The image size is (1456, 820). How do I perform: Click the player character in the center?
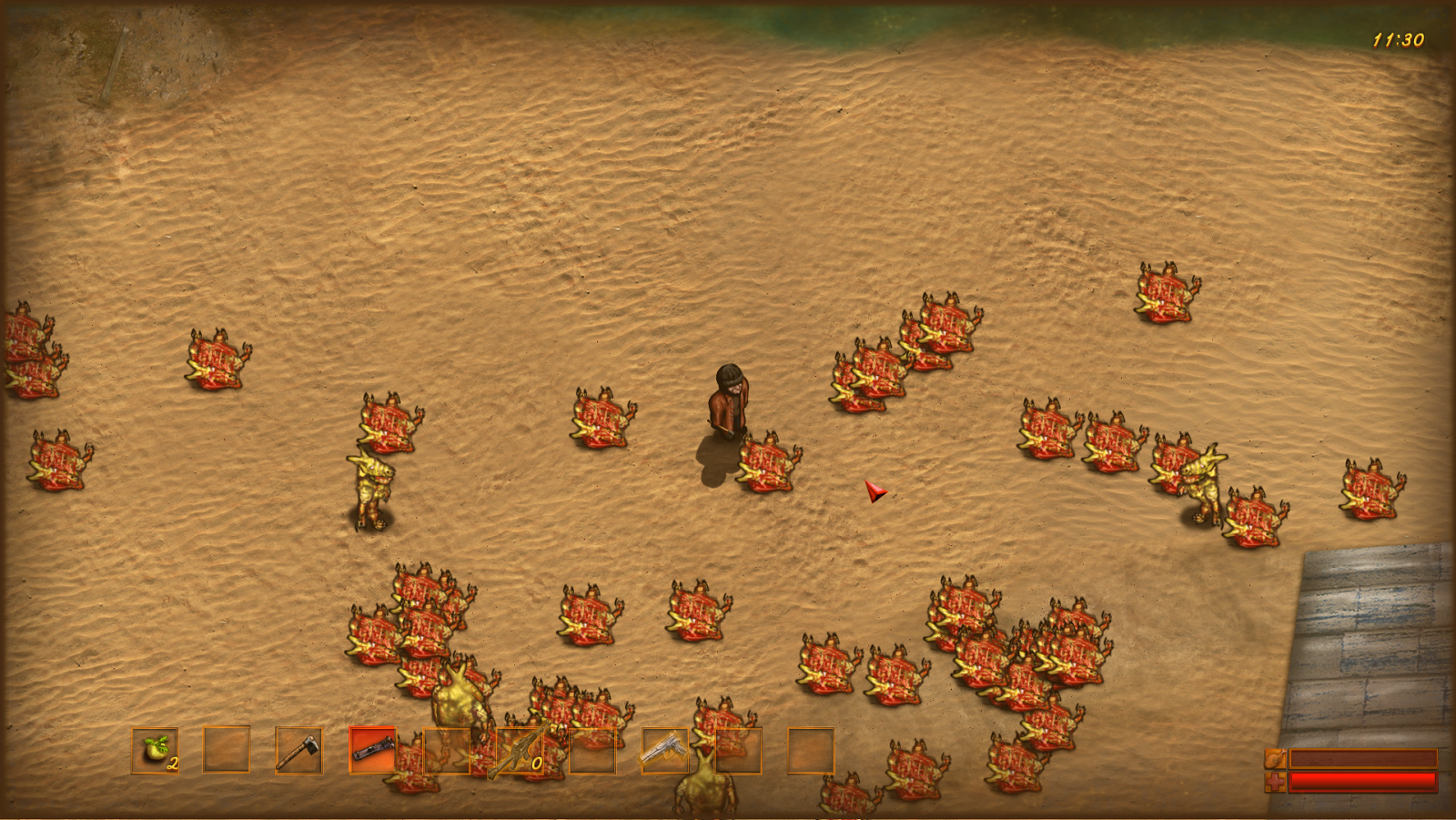pyautogui.click(x=728, y=405)
